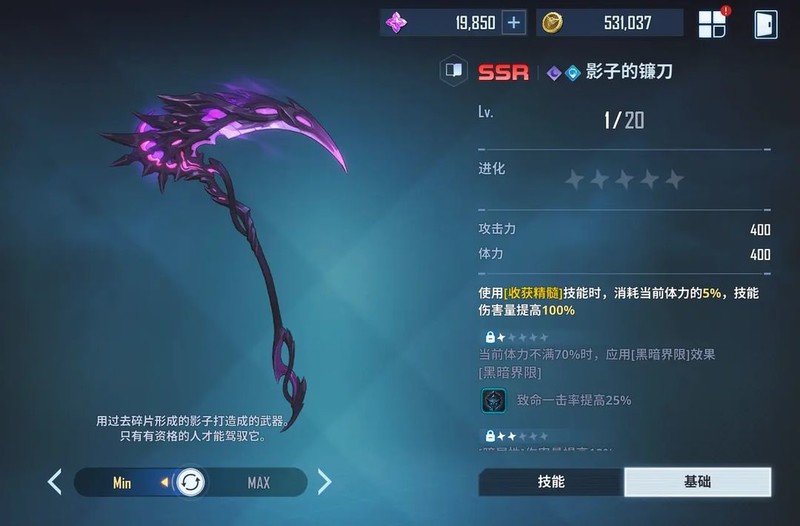This screenshot has height=526, width=800.
Task: Show next weapon with right arrow
Action: pyautogui.click(x=324, y=482)
